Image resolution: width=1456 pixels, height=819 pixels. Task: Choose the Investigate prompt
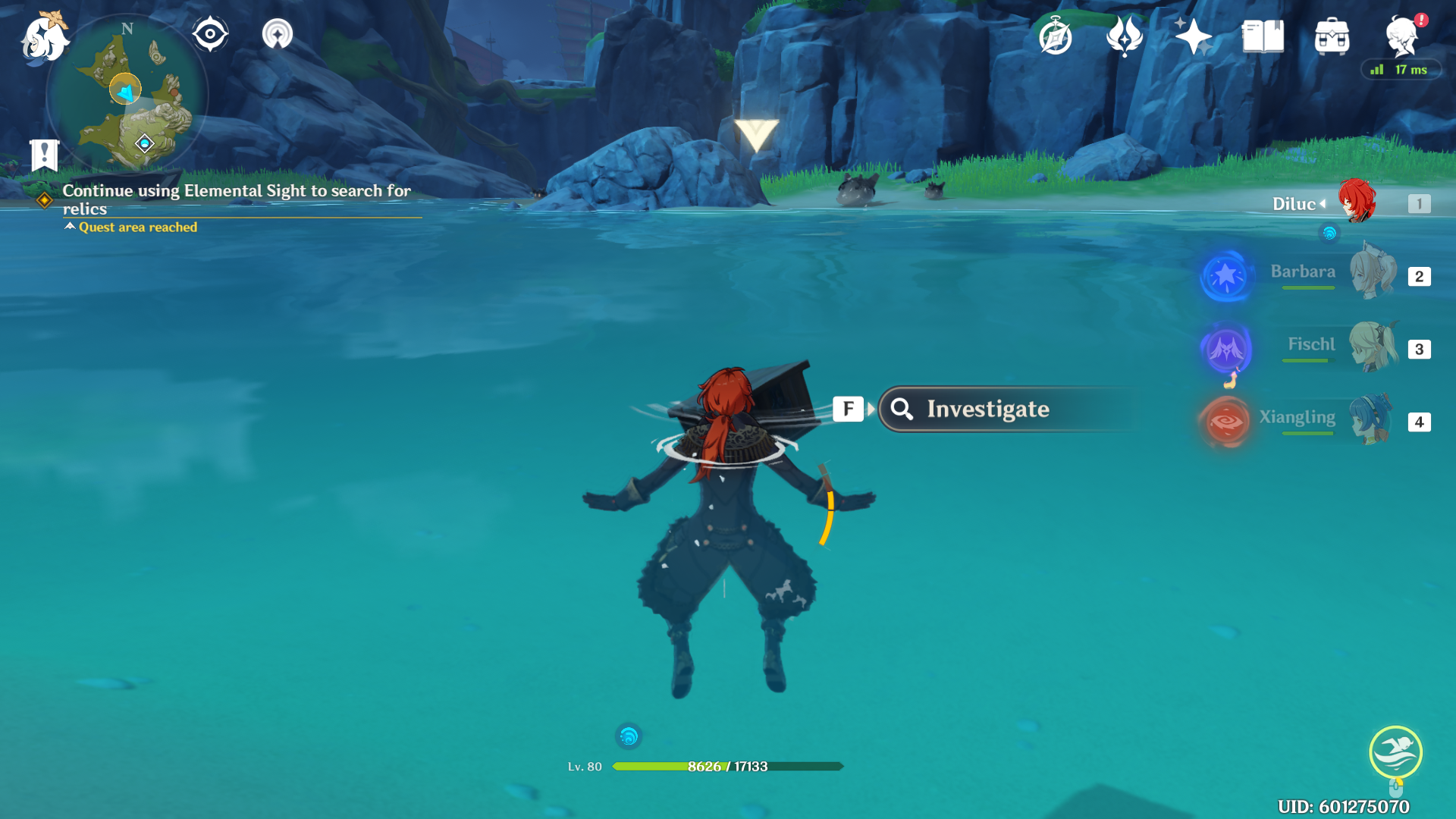pos(986,409)
